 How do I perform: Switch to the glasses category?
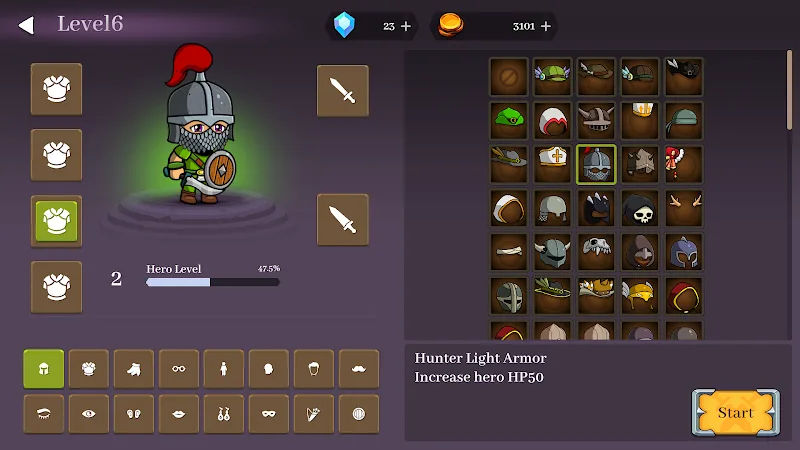179,369
